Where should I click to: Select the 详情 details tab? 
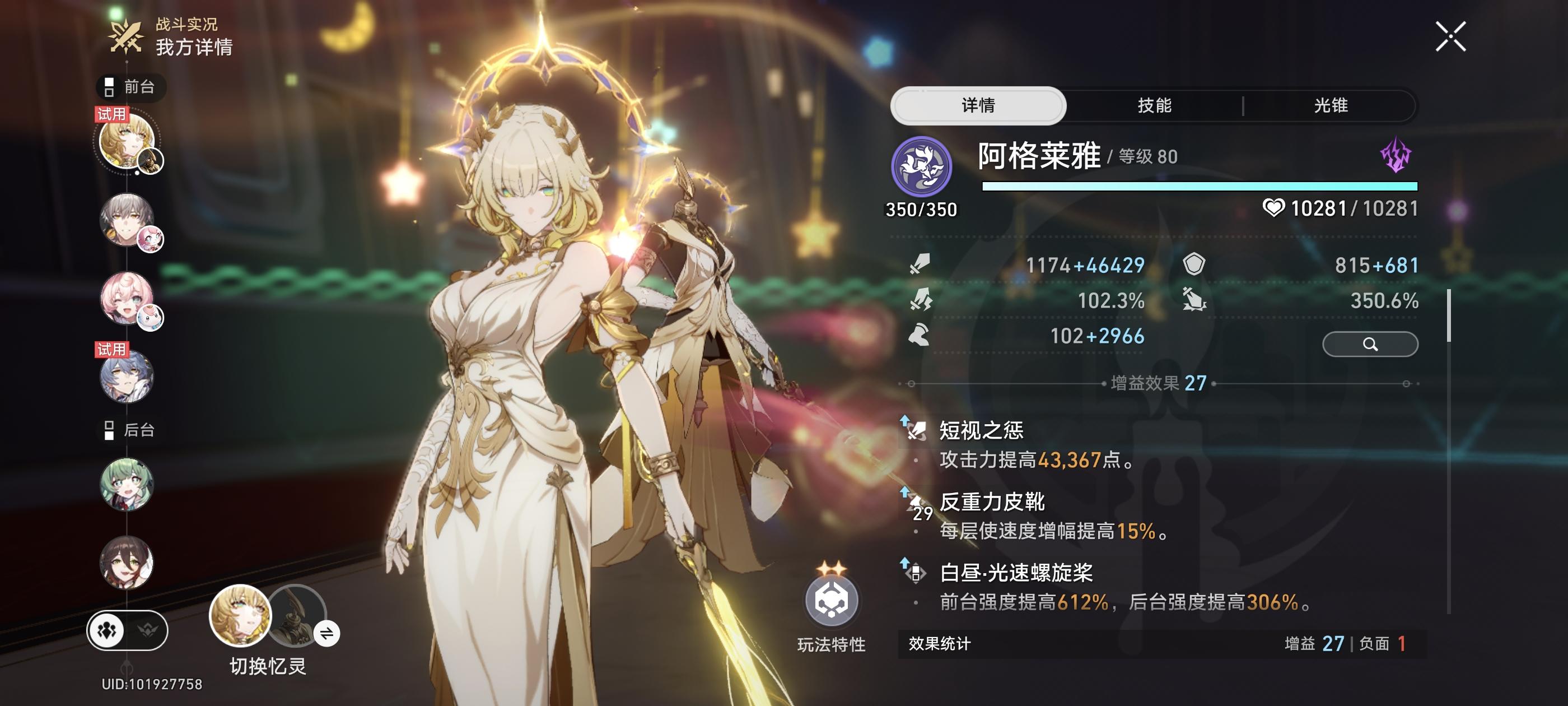click(978, 105)
